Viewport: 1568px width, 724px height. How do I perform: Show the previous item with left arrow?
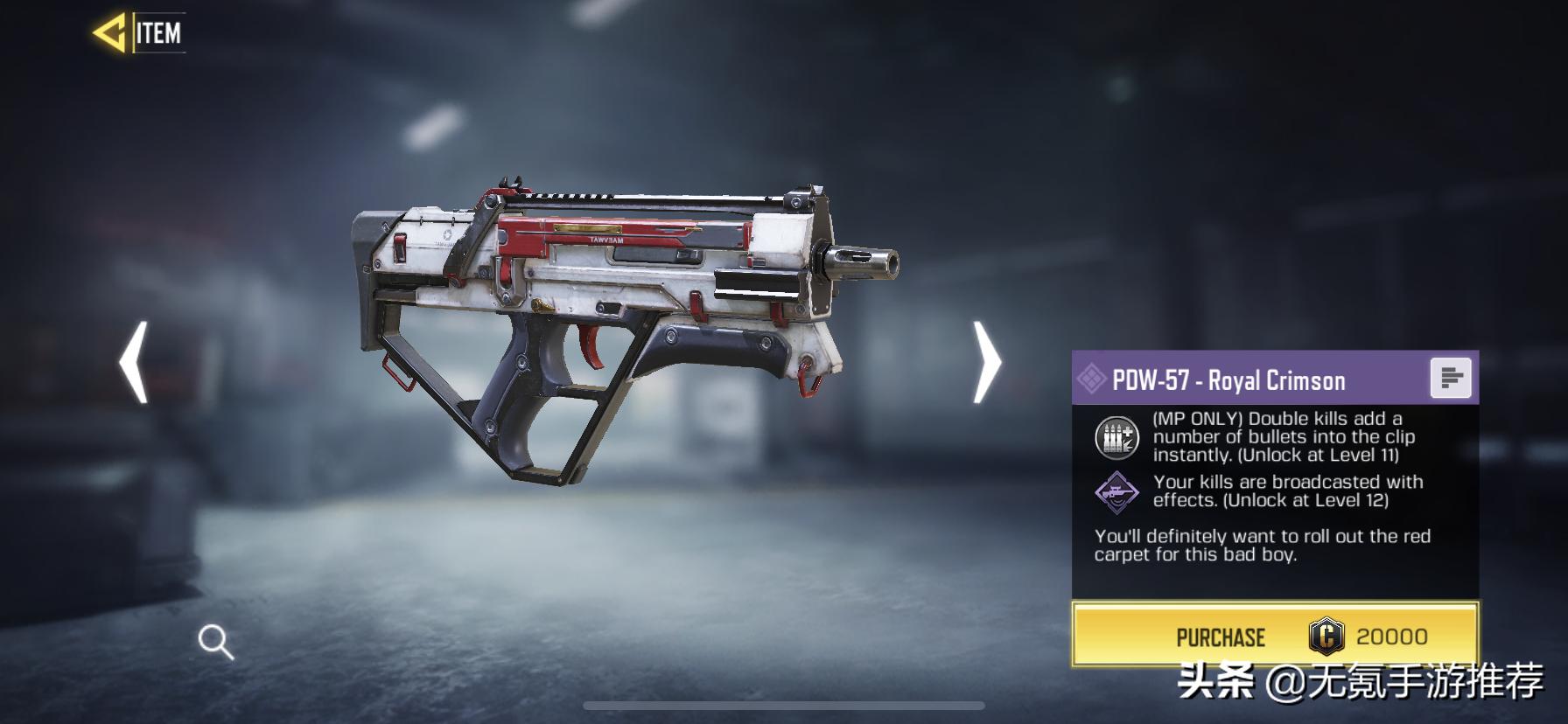coord(134,362)
